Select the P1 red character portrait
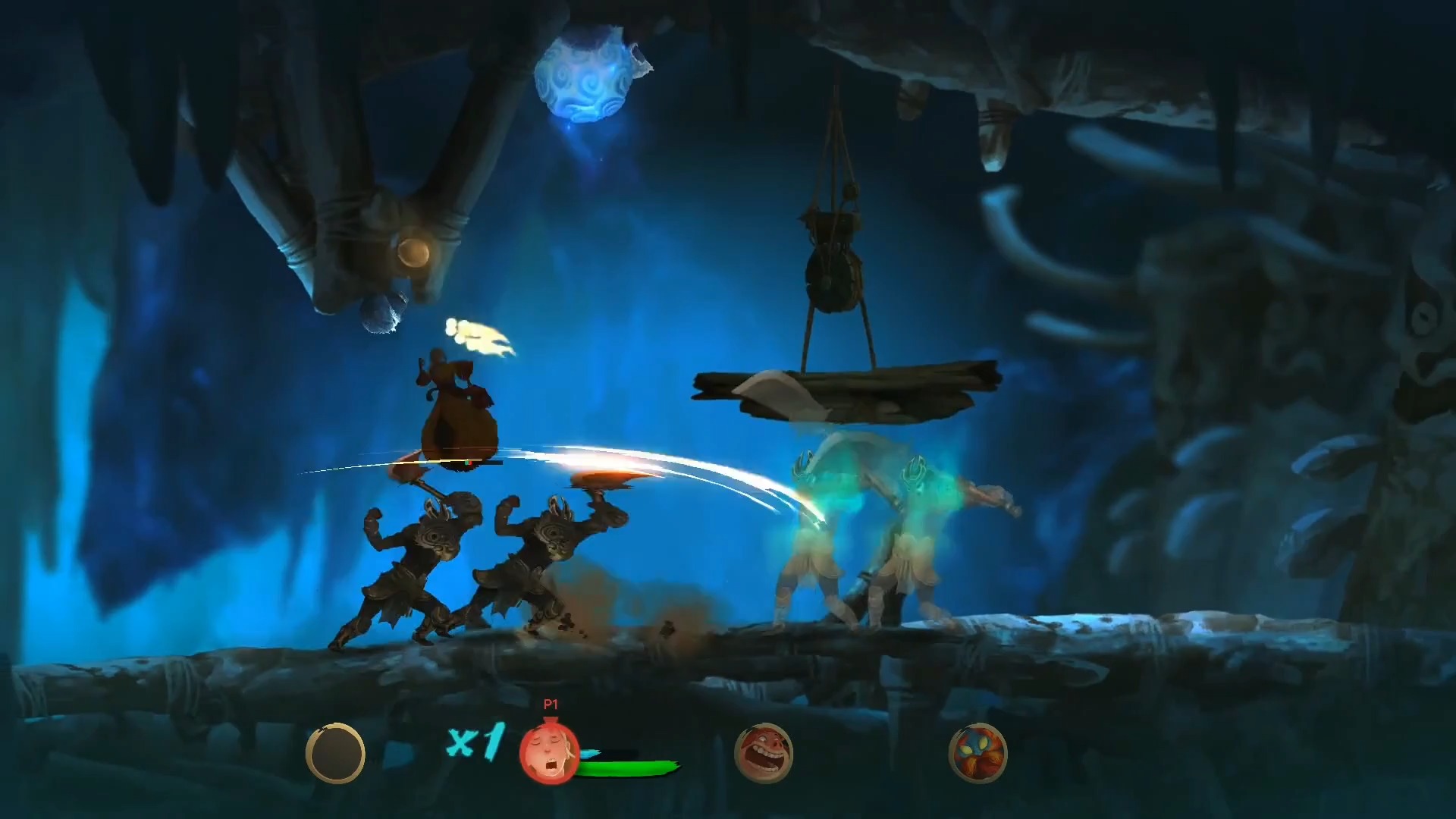Image resolution: width=1456 pixels, height=819 pixels. click(x=549, y=753)
